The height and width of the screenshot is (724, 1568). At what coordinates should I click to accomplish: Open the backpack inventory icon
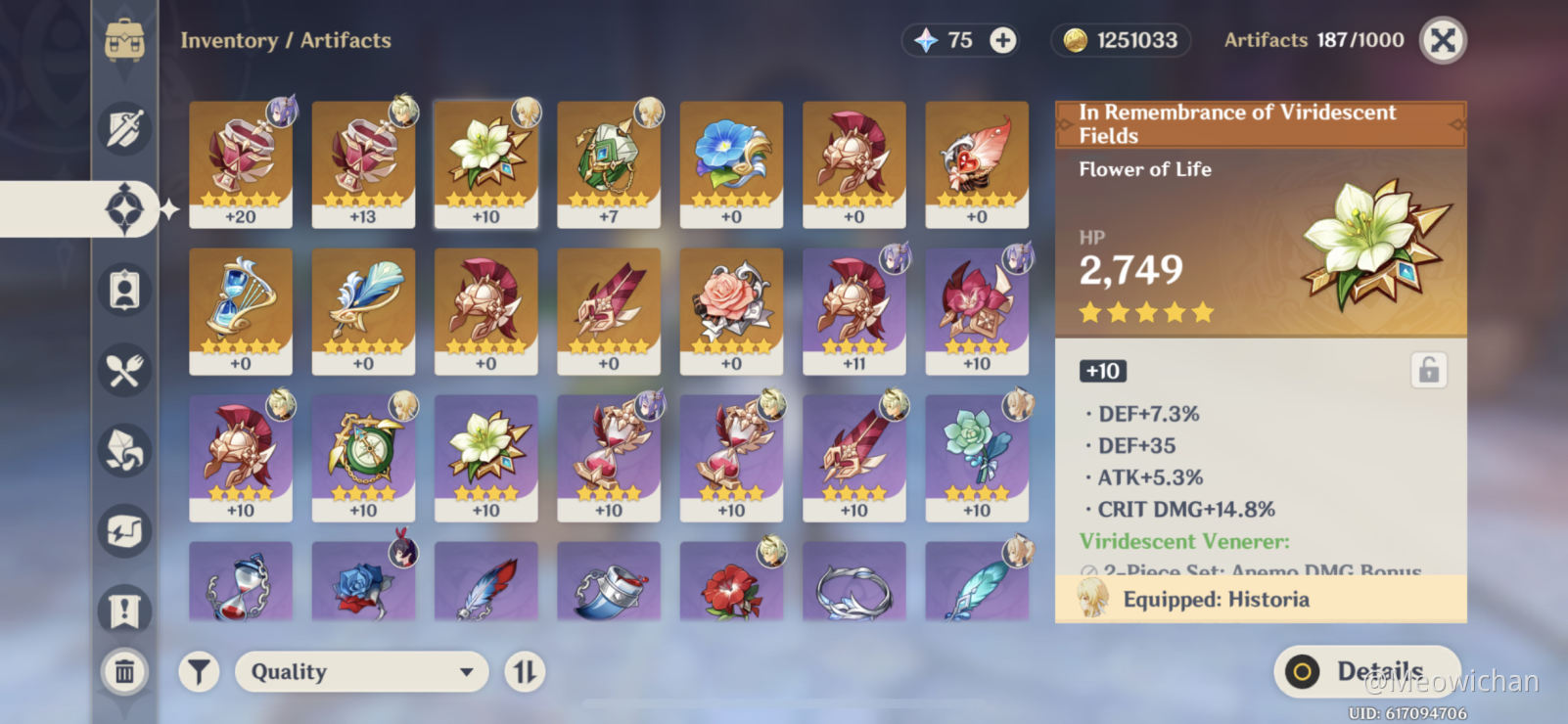coord(124,41)
